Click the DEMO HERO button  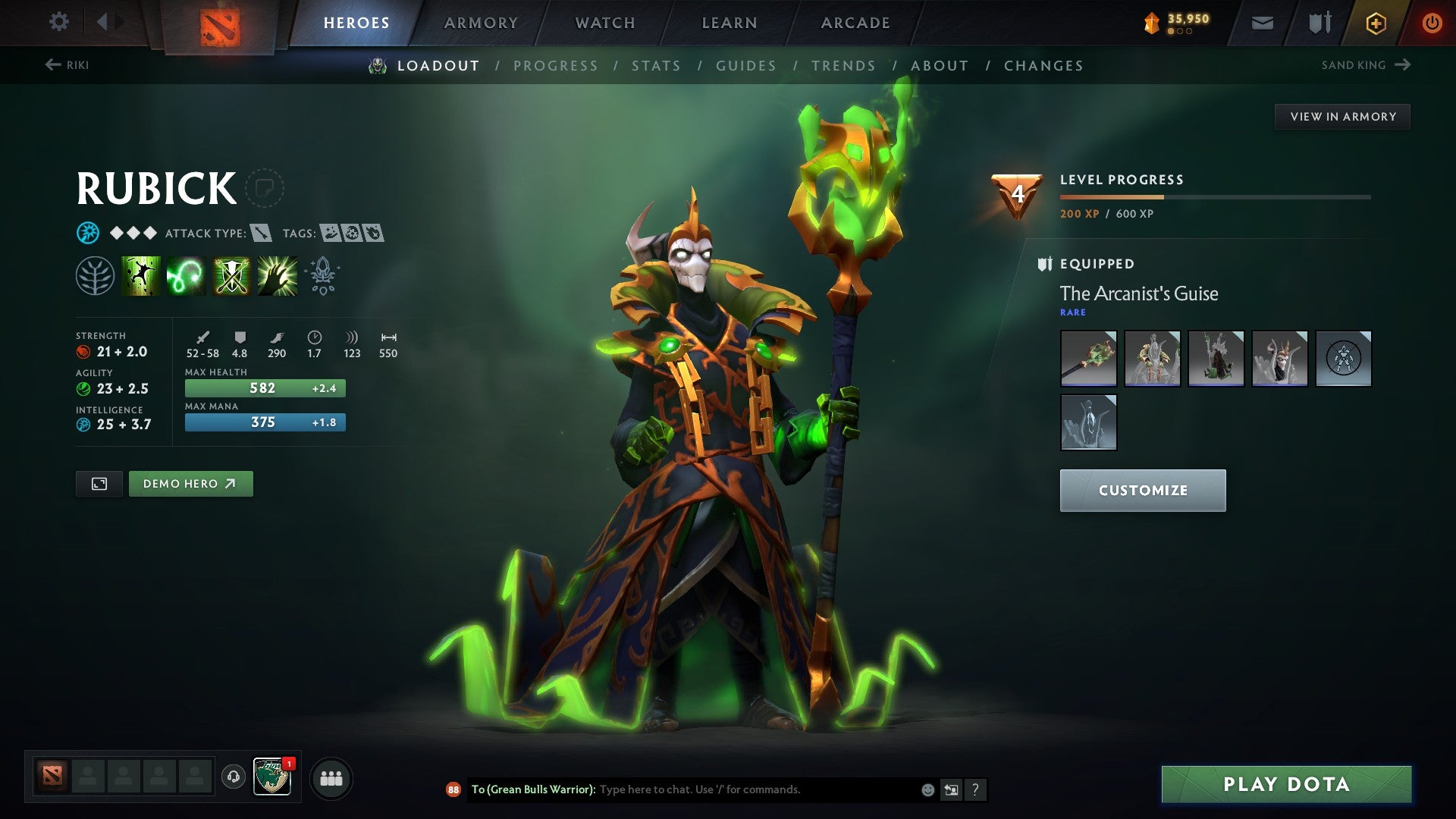[x=190, y=483]
